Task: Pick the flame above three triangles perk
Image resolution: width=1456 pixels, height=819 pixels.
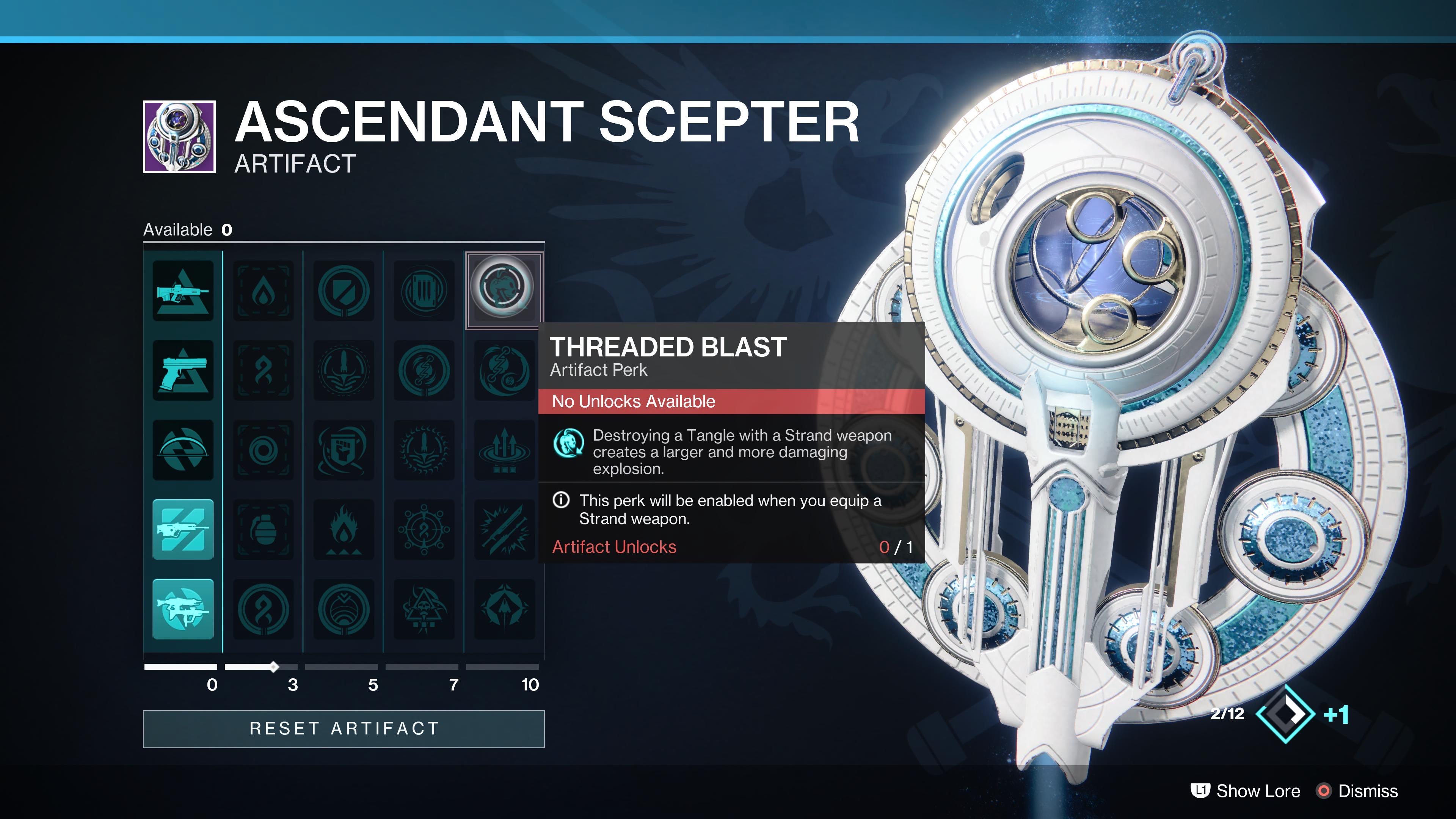Action: (344, 530)
